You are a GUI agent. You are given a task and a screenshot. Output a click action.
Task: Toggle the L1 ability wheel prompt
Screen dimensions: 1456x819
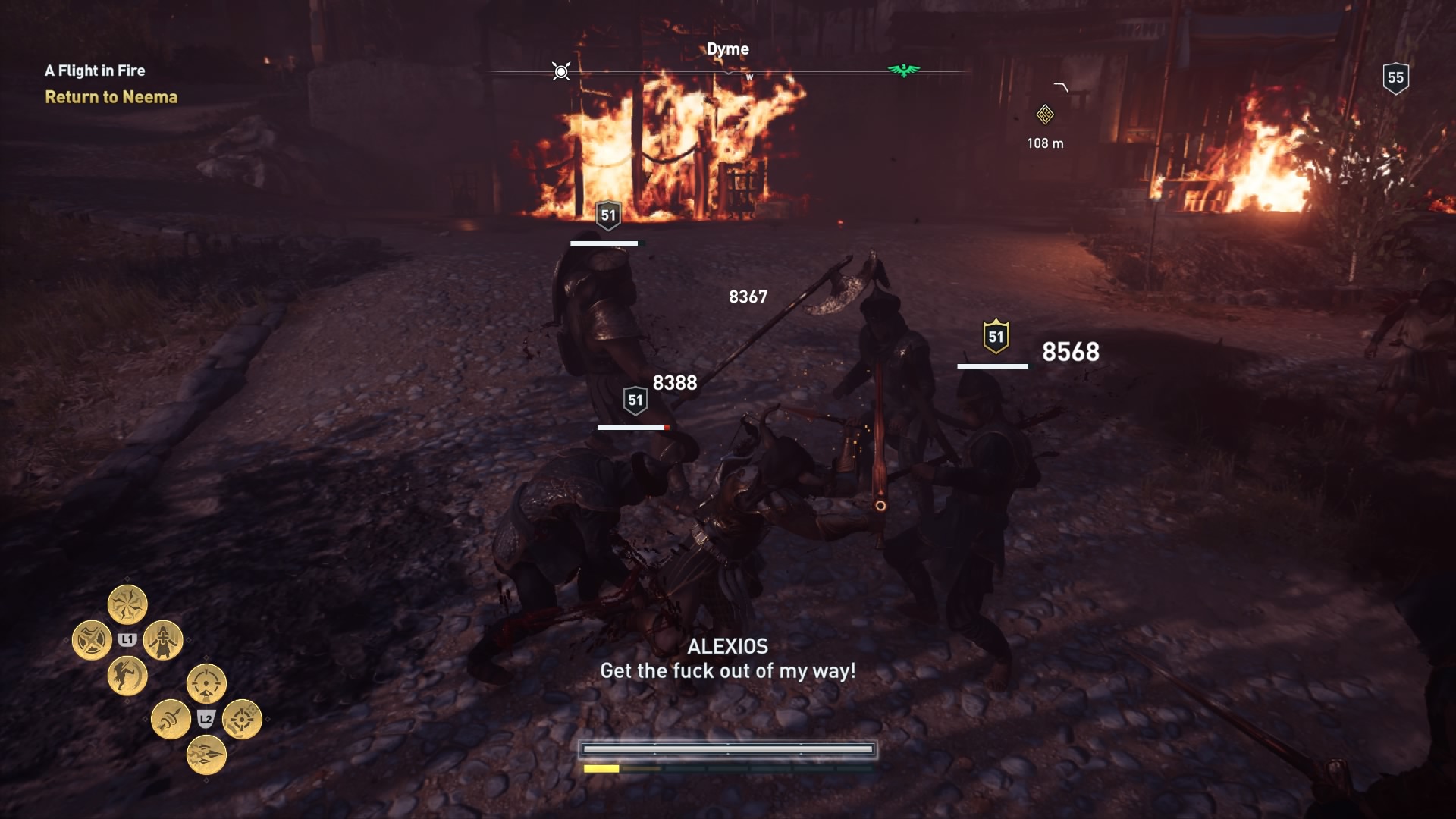[x=127, y=639]
